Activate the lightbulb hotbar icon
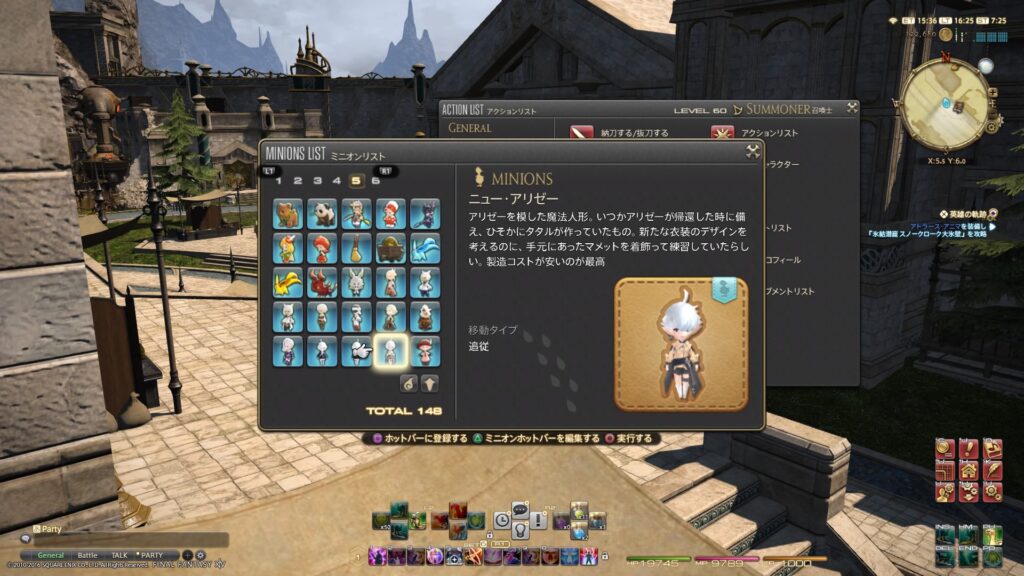Viewport: 1024px width, 576px height. [520, 527]
